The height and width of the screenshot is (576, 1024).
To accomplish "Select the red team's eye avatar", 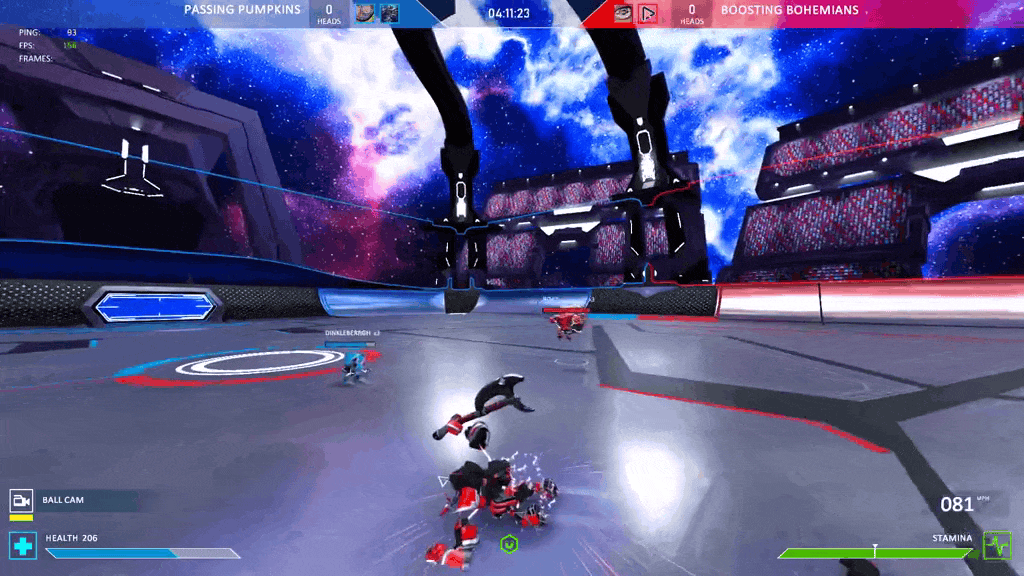I will [623, 13].
